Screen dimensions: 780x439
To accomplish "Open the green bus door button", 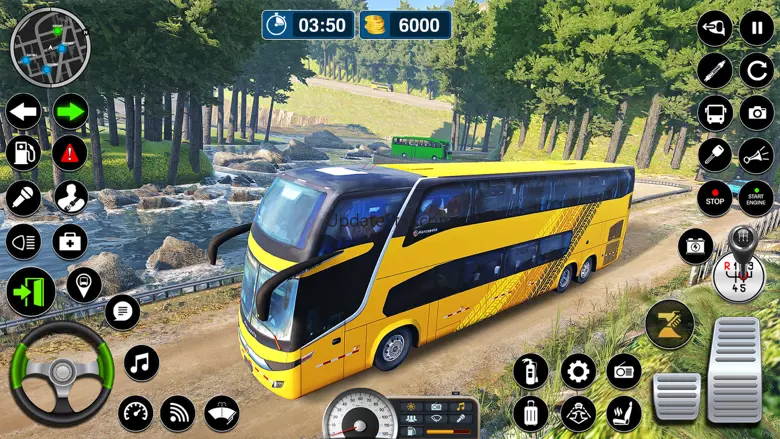I will [x=31, y=292].
